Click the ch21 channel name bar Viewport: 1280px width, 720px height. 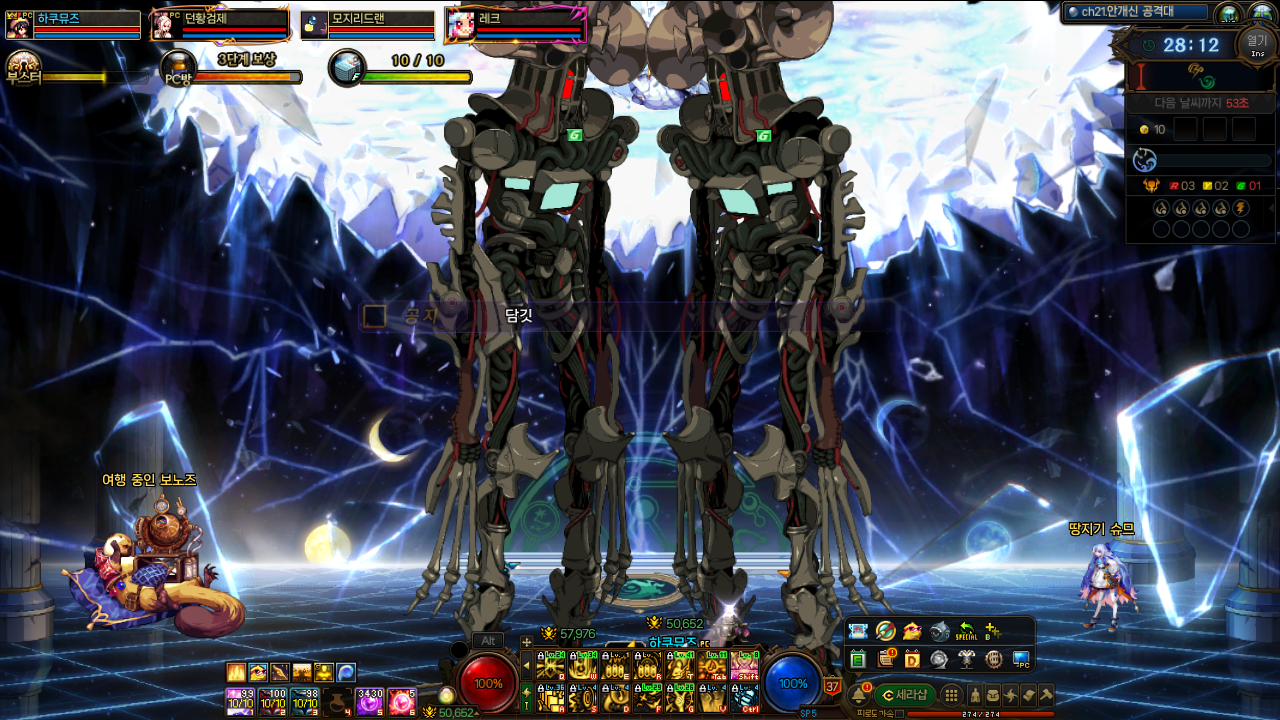point(1135,12)
